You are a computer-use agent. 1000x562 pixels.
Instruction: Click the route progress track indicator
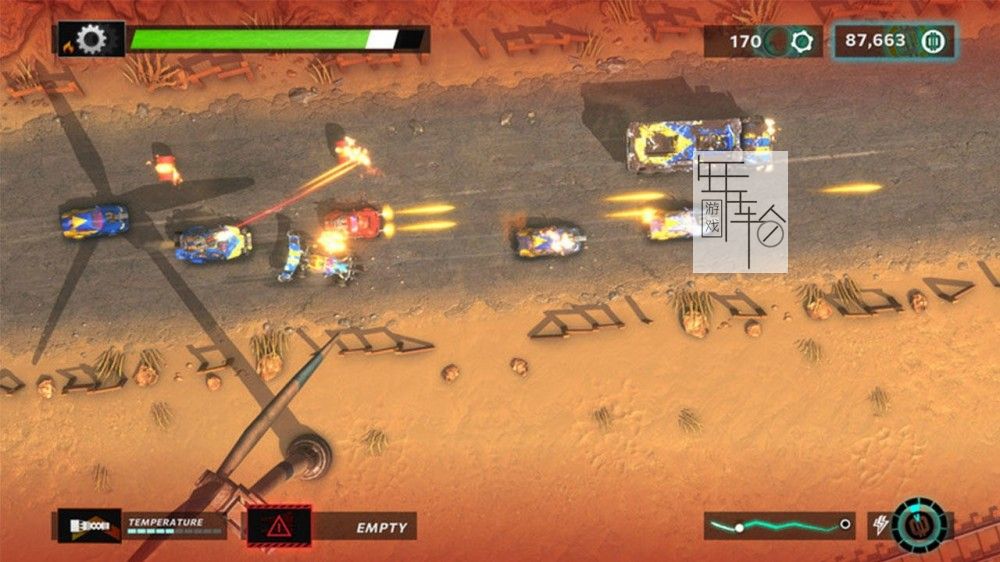click(779, 525)
